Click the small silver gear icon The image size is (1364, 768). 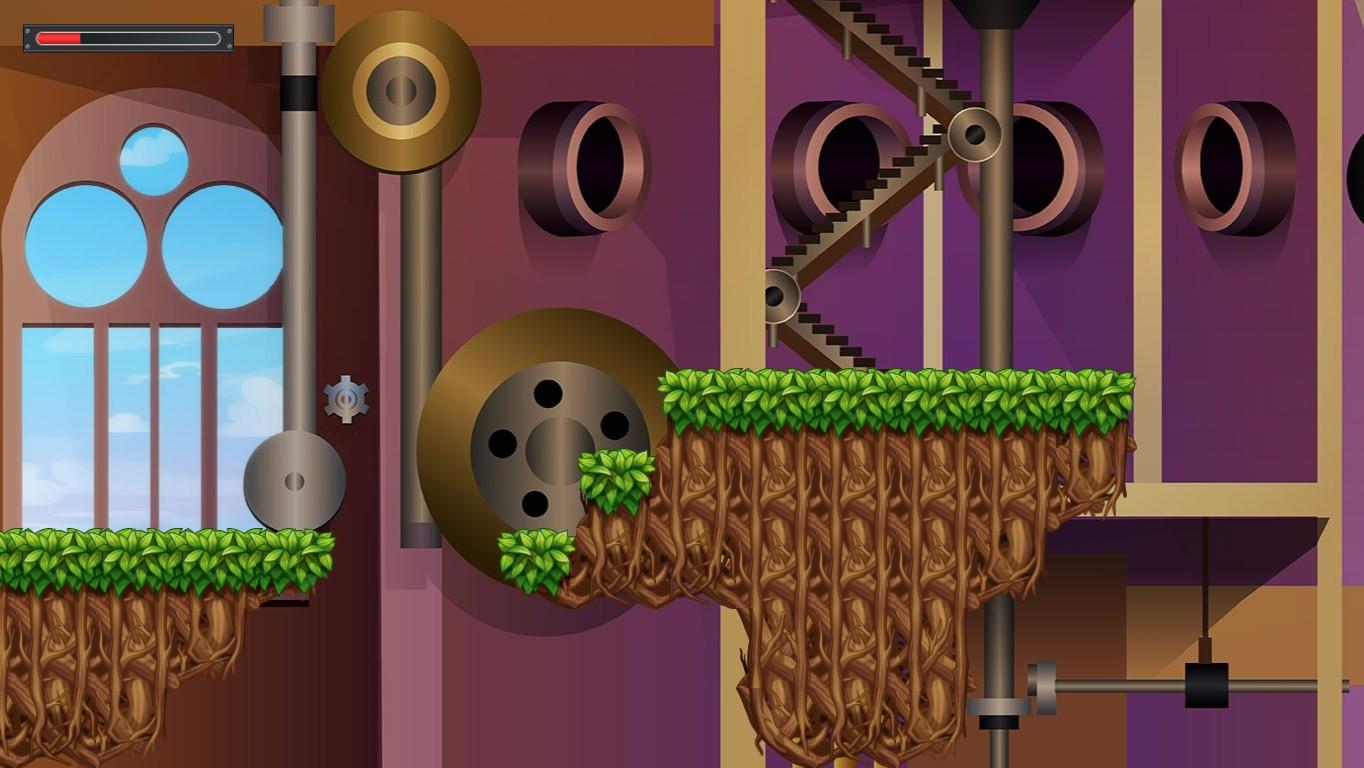(345, 400)
